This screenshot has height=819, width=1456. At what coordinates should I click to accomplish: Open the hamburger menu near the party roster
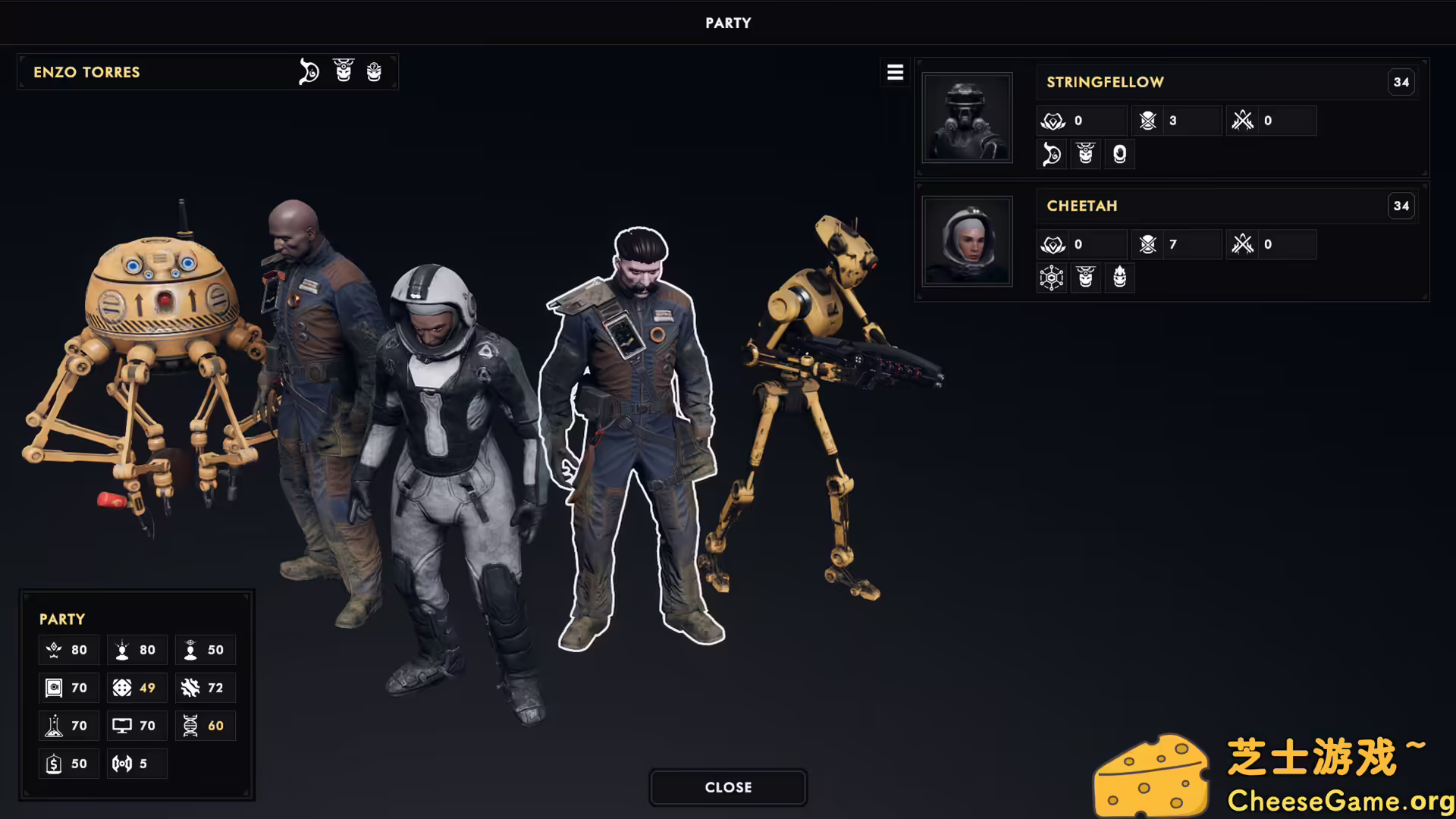(x=895, y=72)
